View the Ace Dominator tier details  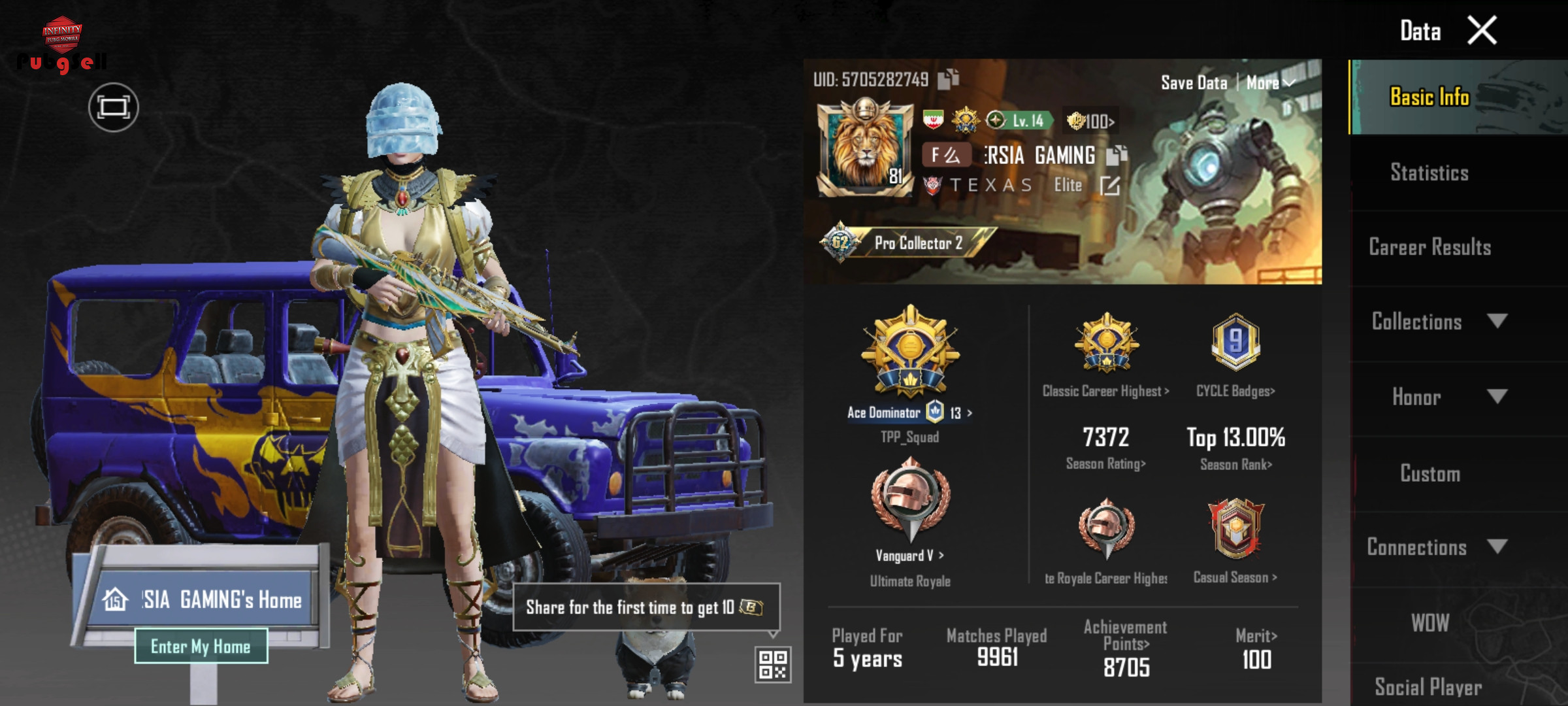click(909, 412)
